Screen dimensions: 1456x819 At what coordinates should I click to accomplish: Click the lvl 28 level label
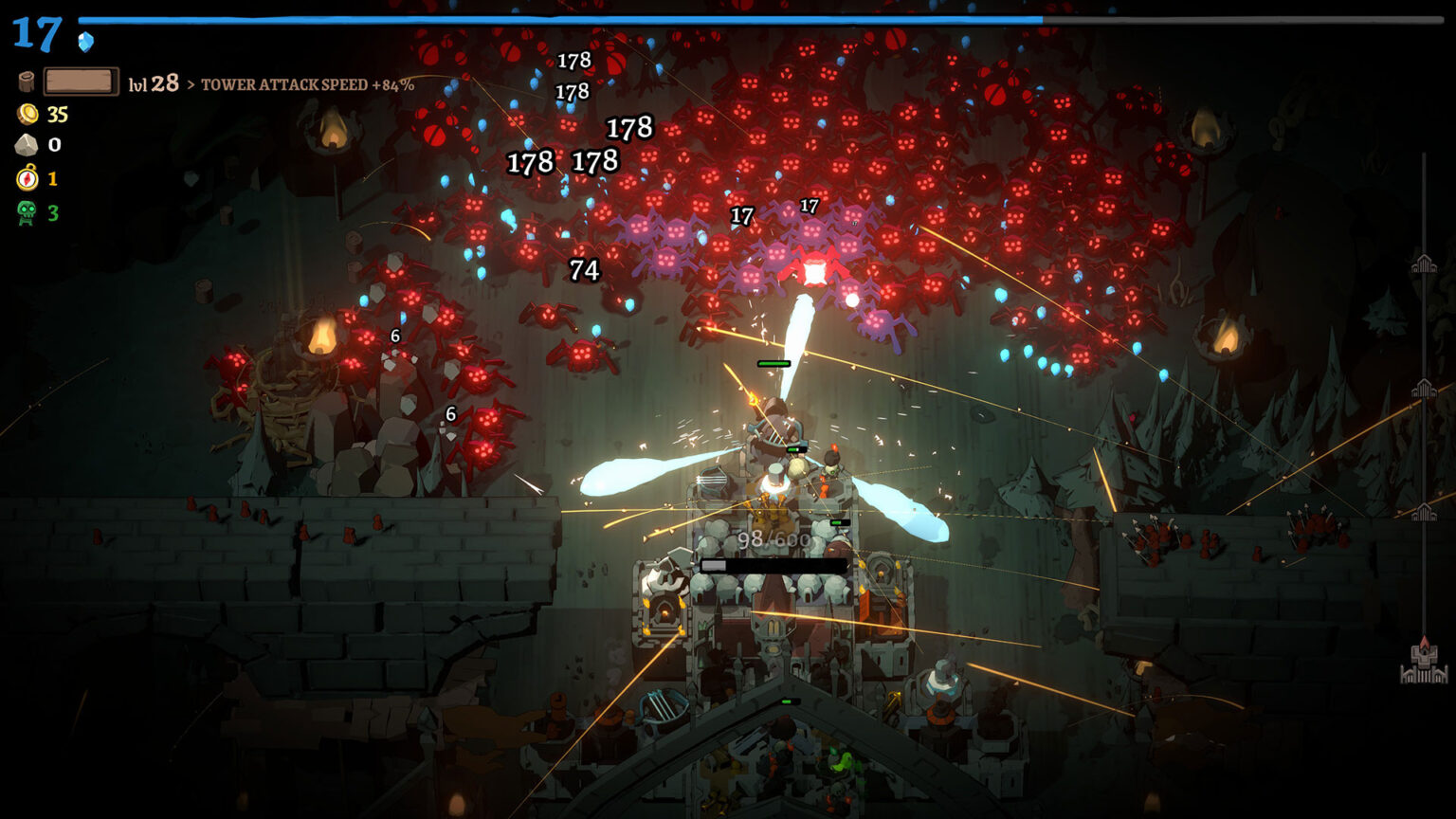(x=154, y=83)
